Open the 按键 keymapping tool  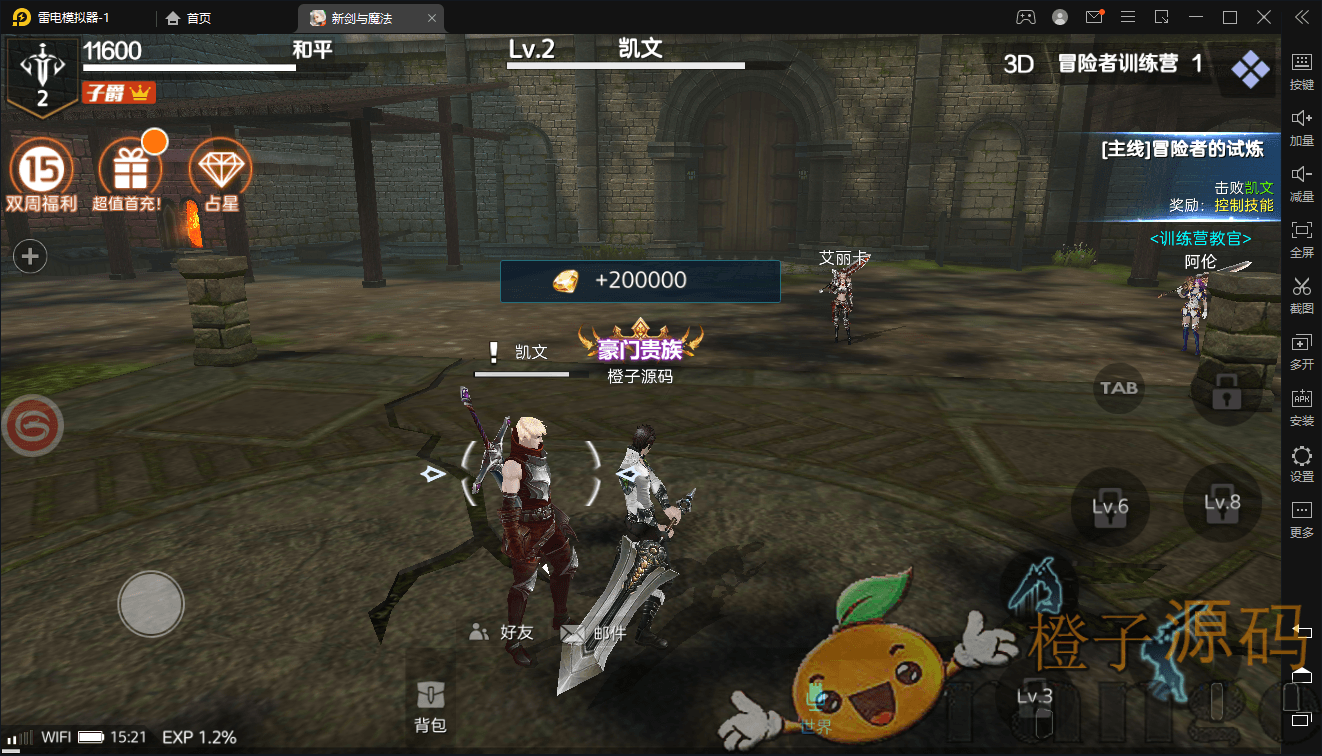(x=1301, y=72)
